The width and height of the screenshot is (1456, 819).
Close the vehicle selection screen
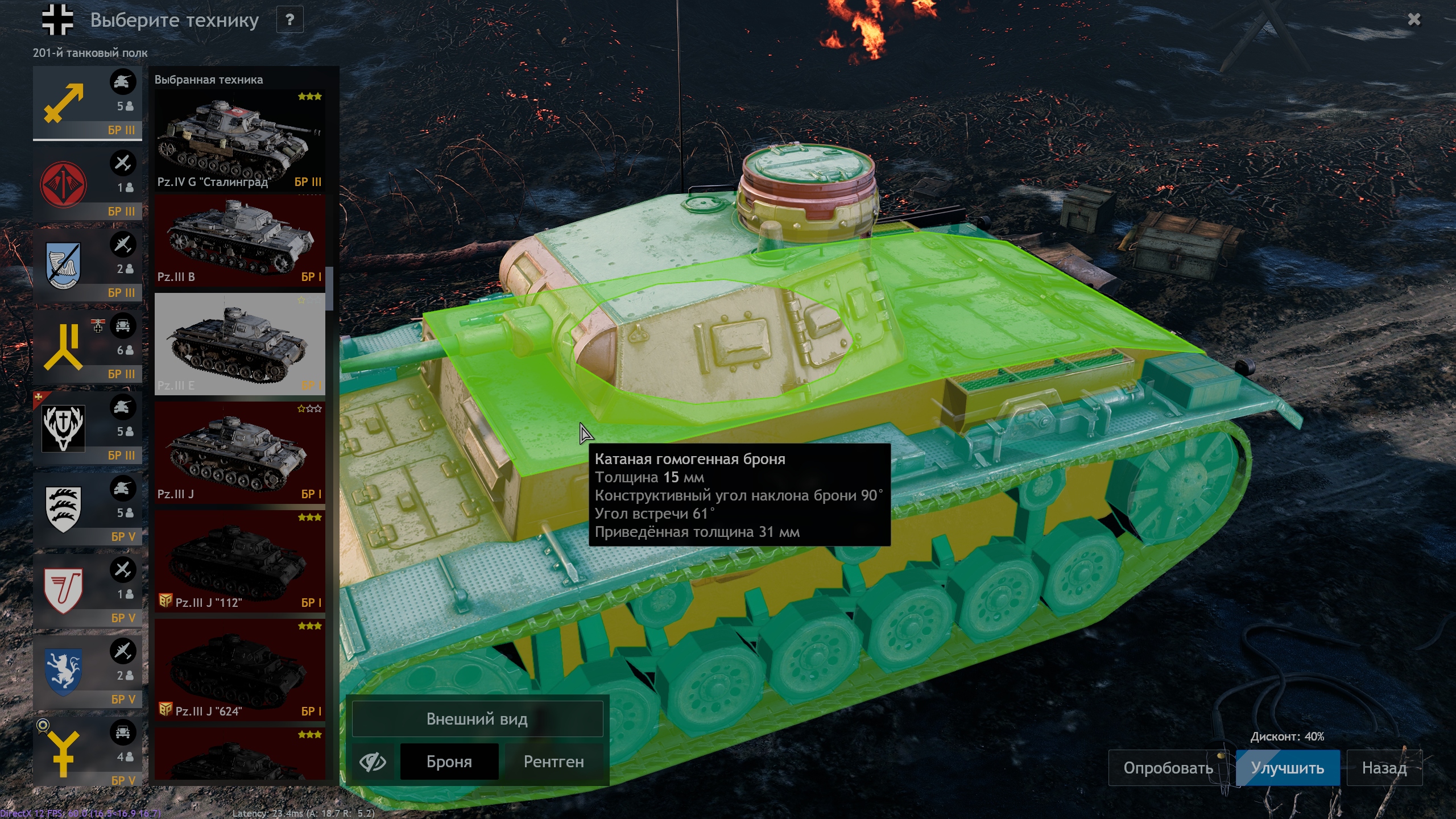1414,20
